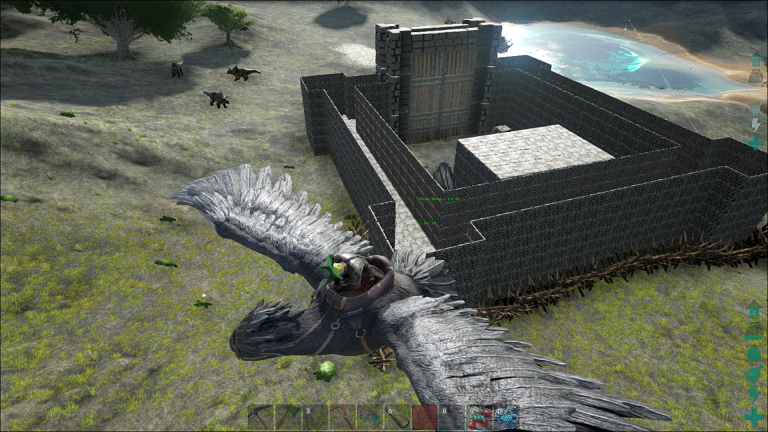This screenshot has height=432, width=768.
Task: Choose the sickle in hotbar slot 4
Action: 343,417
